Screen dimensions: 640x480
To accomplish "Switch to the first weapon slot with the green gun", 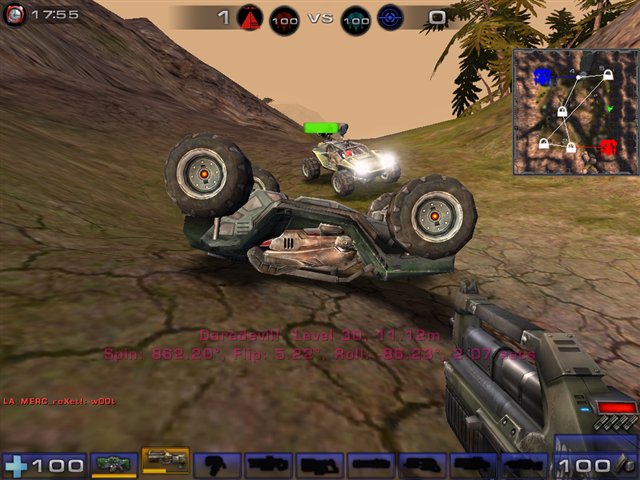I will click(115, 464).
